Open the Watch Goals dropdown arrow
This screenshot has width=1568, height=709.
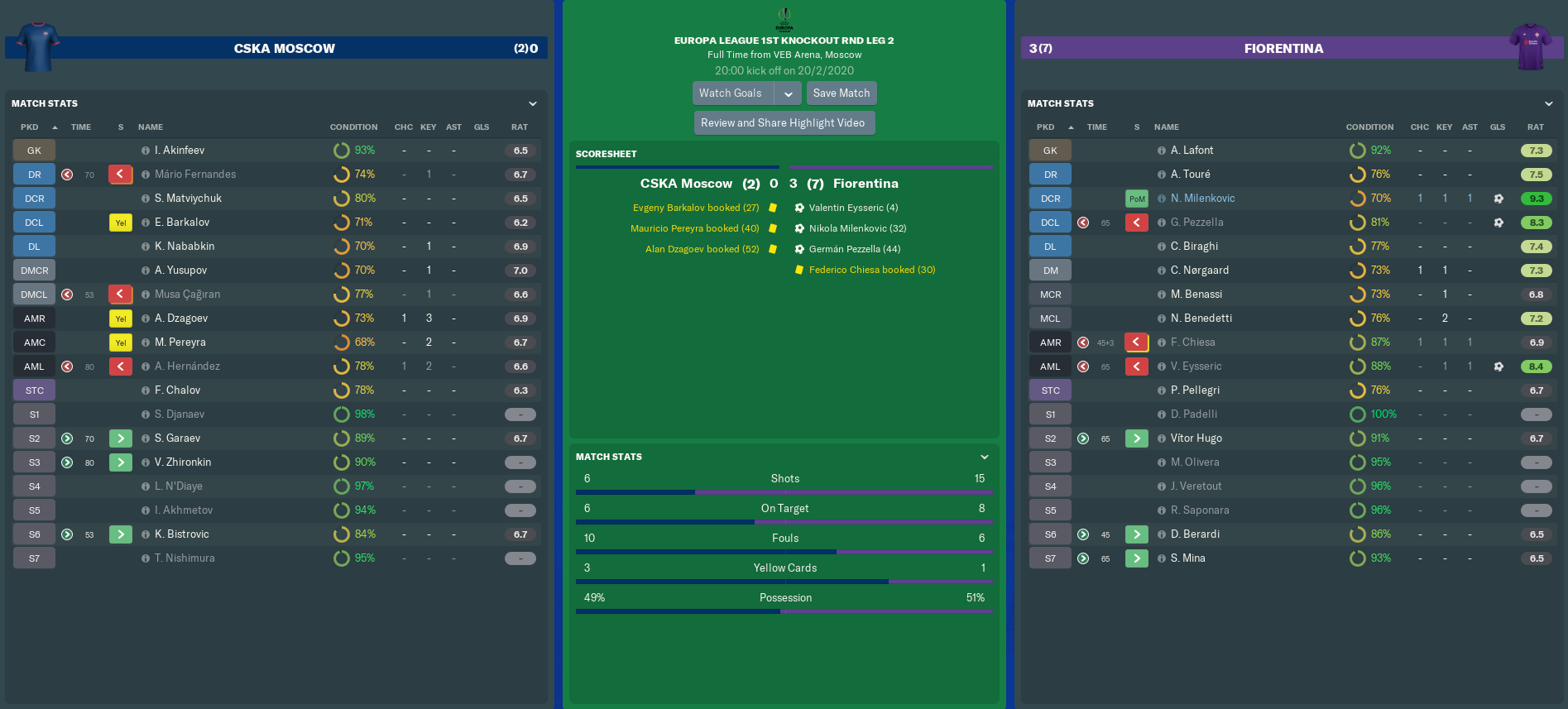click(789, 94)
